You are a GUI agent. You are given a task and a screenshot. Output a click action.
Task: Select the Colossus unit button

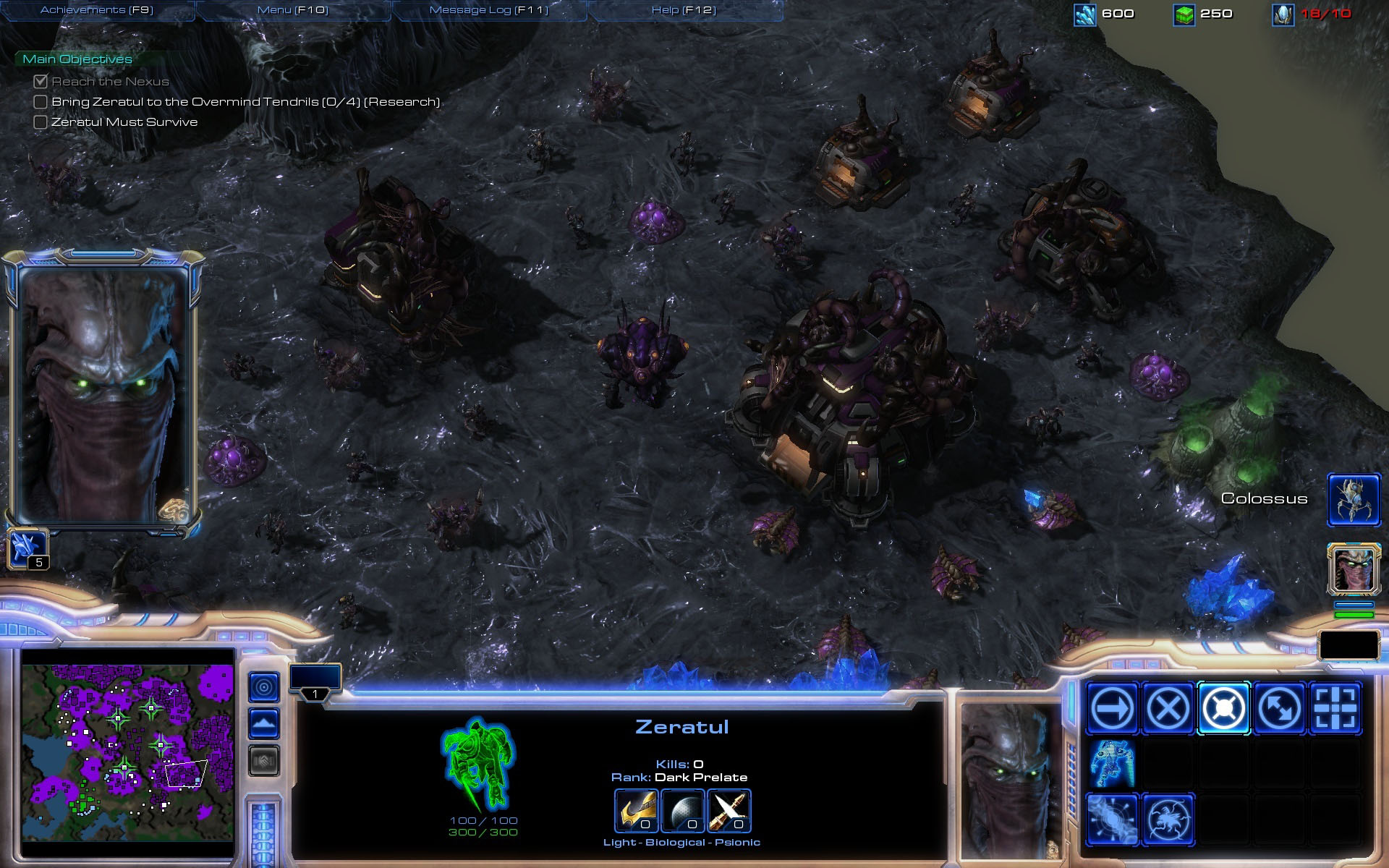click(1354, 499)
